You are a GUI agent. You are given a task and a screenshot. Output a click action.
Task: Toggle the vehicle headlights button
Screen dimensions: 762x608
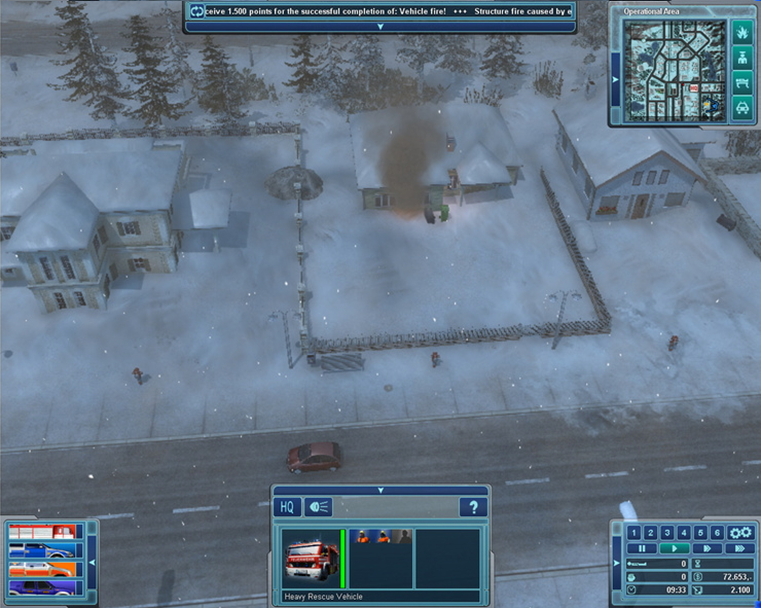(317, 507)
